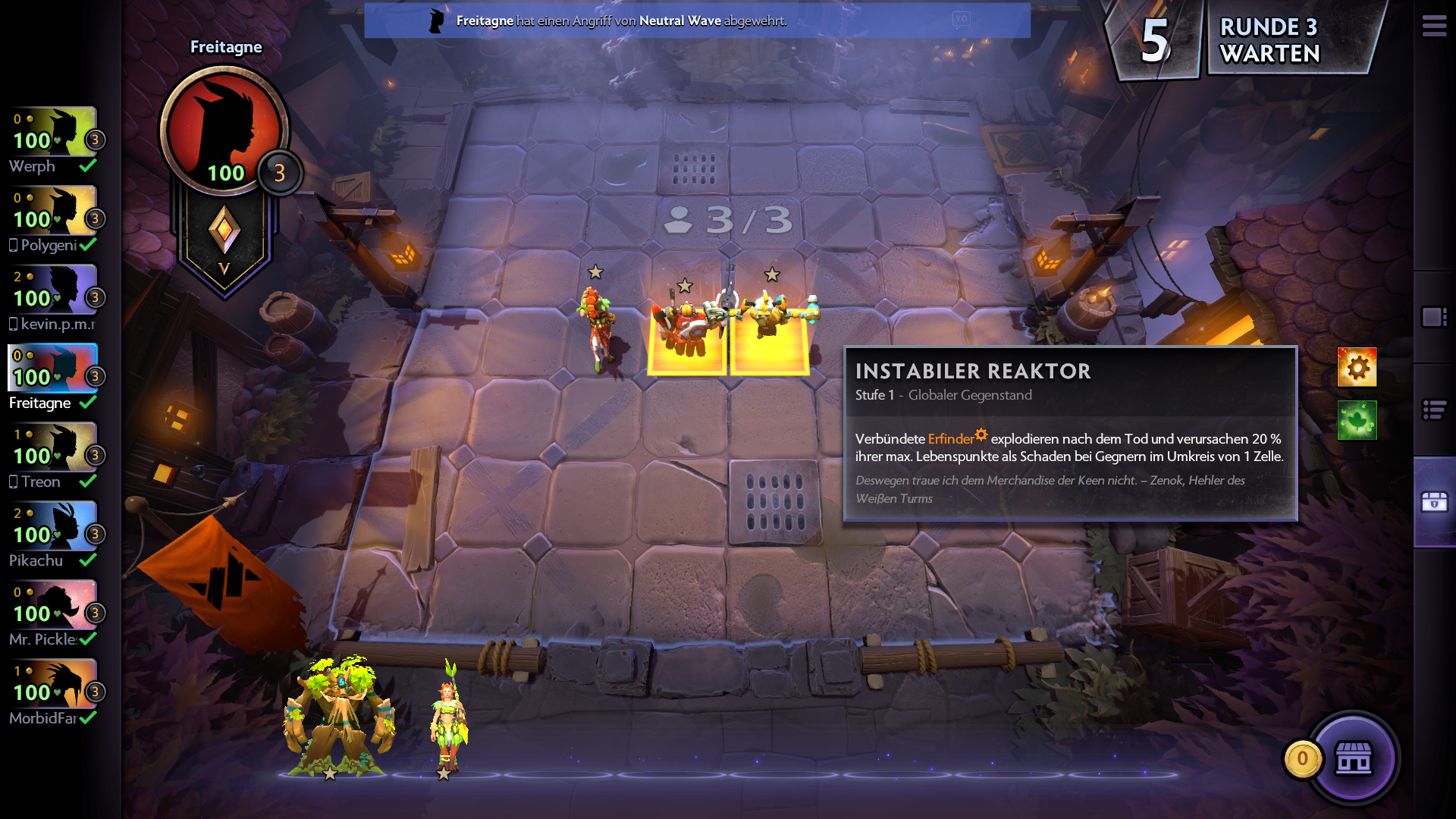Open the list panel icon on the right sidebar
The image size is (1456, 819).
point(1434,410)
